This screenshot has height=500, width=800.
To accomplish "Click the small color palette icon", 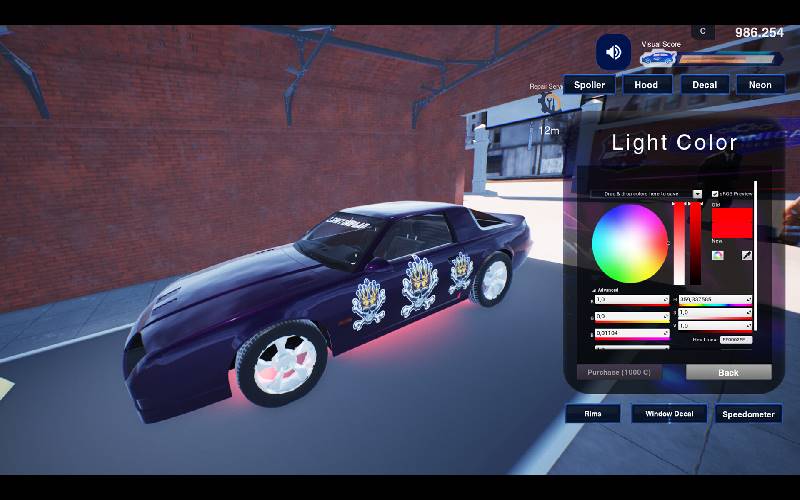I will coord(718,255).
